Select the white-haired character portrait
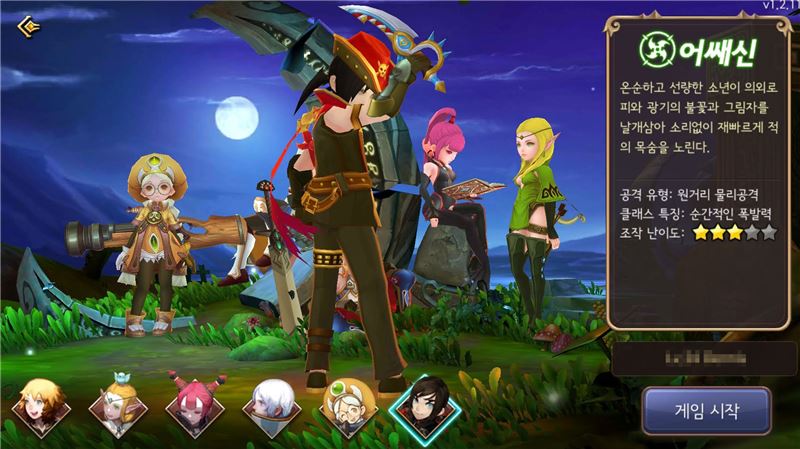Screen dimensions: 800x449 click(x=269, y=407)
